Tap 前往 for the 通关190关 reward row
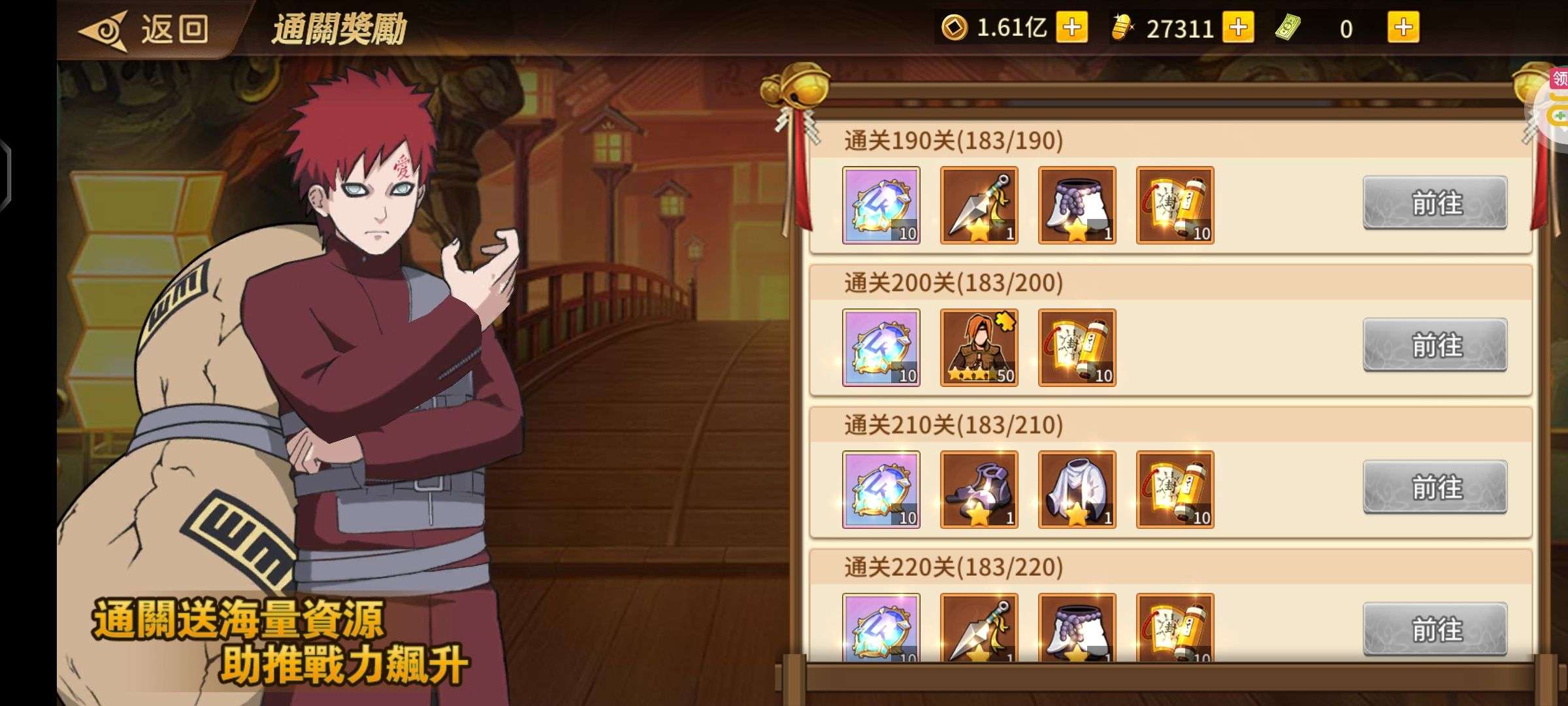Image resolution: width=1568 pixels, height=706 pixels. pyautogui.click(x=1435, y=204)
